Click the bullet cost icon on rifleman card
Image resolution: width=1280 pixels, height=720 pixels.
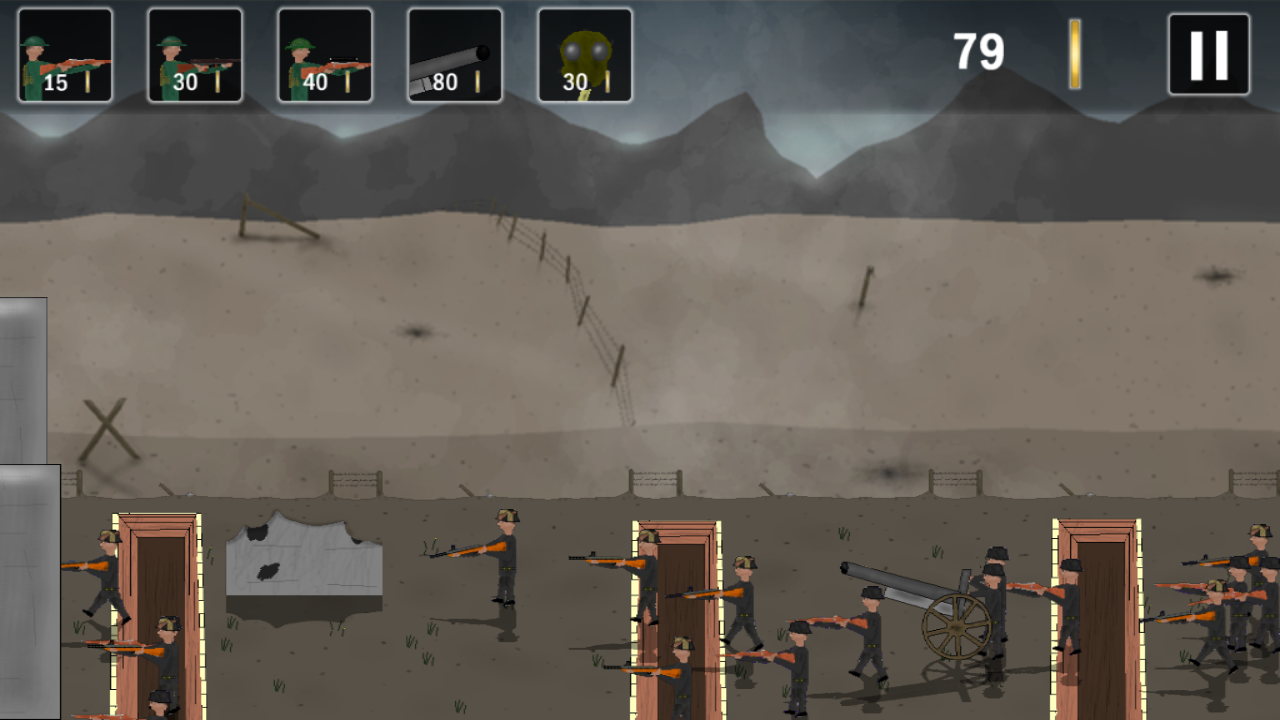tap(89, 83)
